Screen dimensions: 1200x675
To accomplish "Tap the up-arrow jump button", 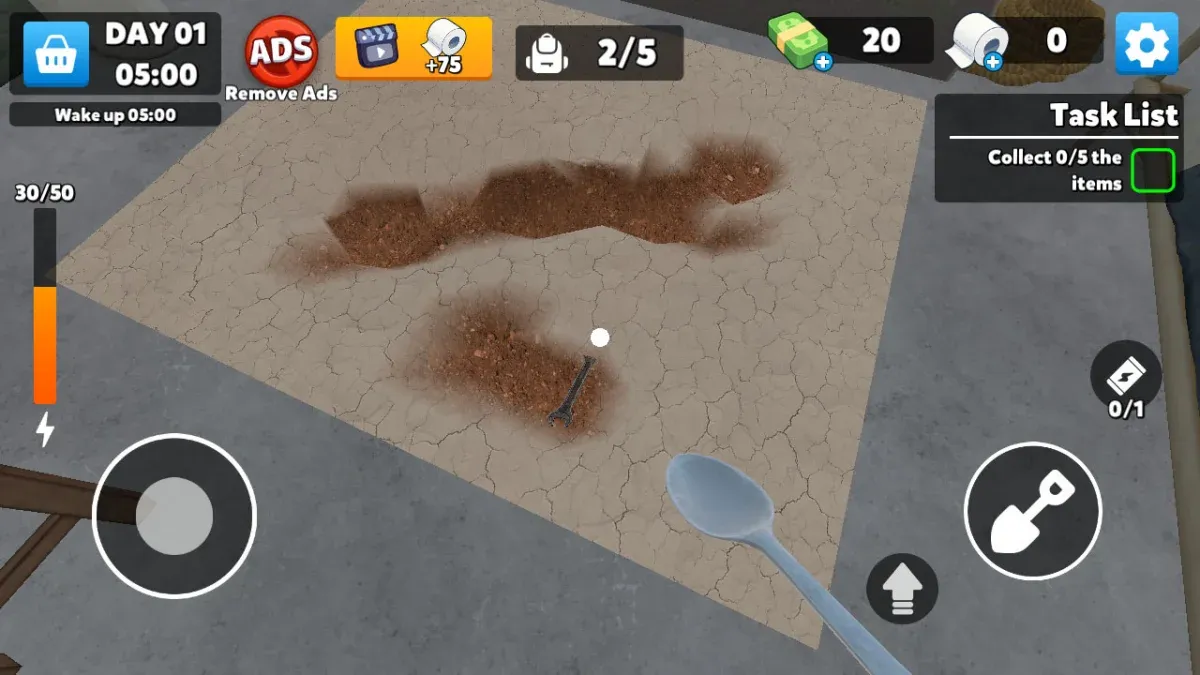I will coord(902,588).
